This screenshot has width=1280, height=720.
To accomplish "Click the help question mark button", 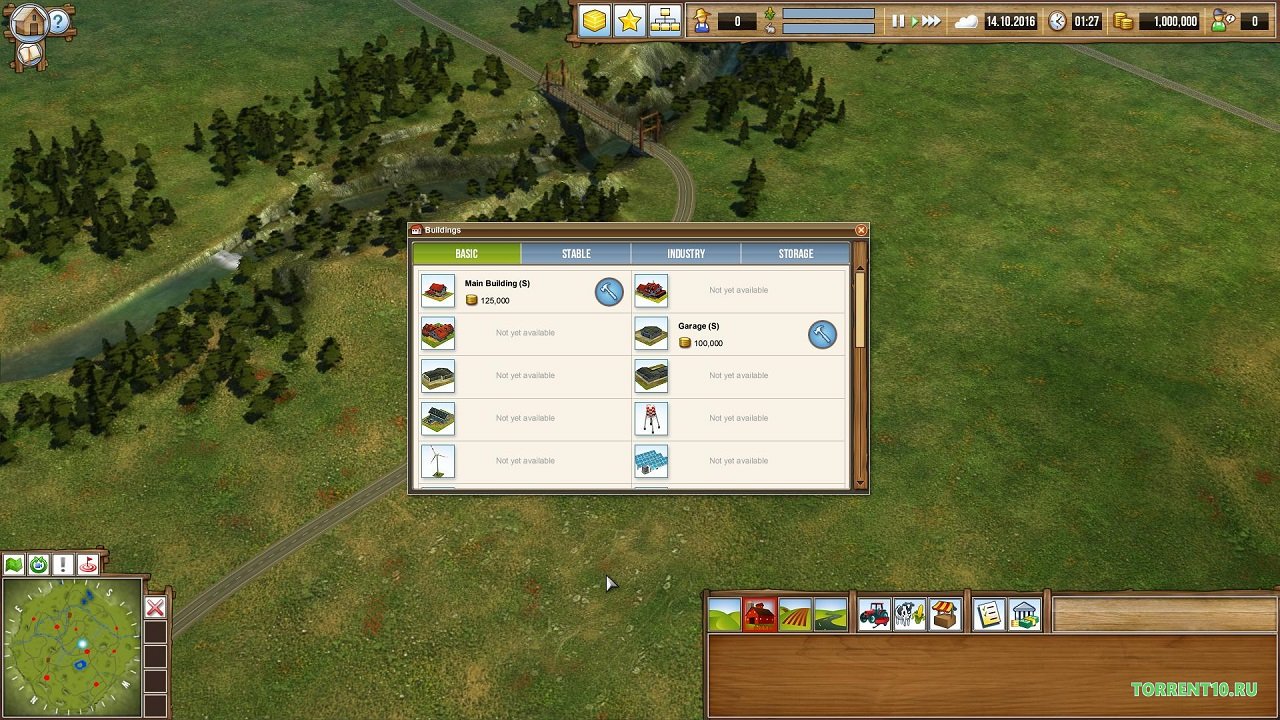I will (59, 21).
